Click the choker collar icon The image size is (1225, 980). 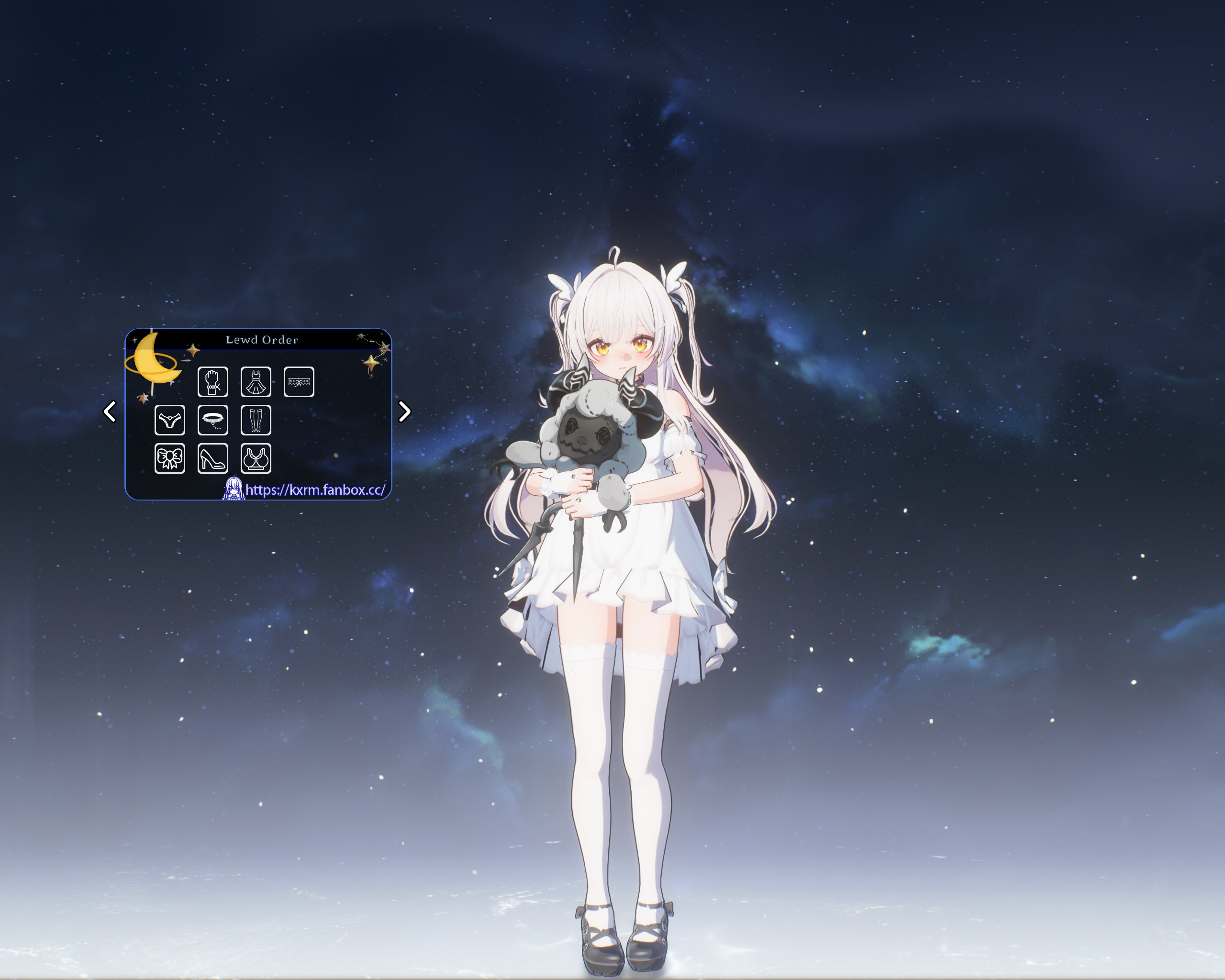213,421
